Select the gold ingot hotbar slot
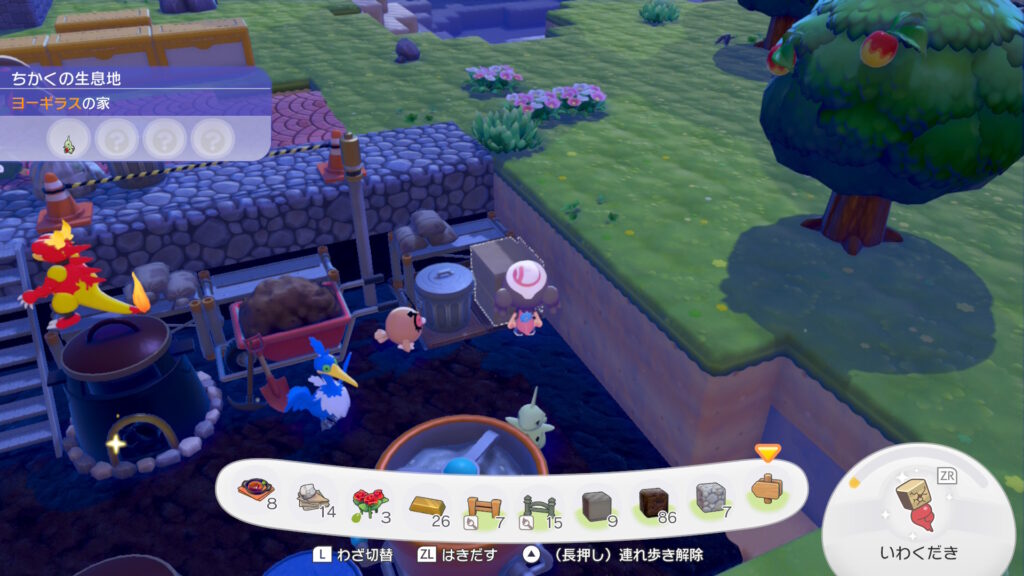The image size is (1024, 576). (x=426, y=501)
